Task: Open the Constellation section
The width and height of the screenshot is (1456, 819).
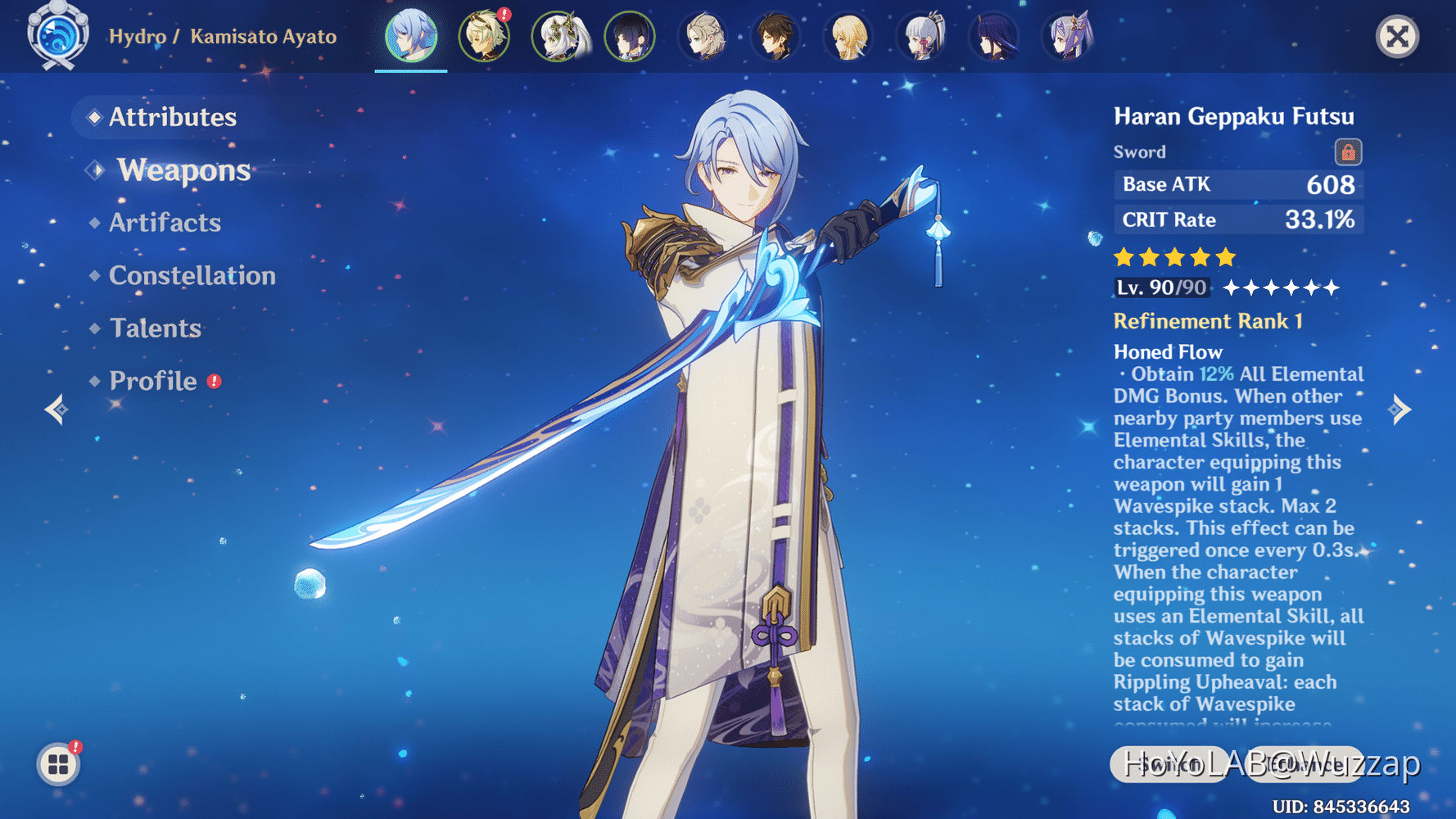Action: click(x=192, y=275)
